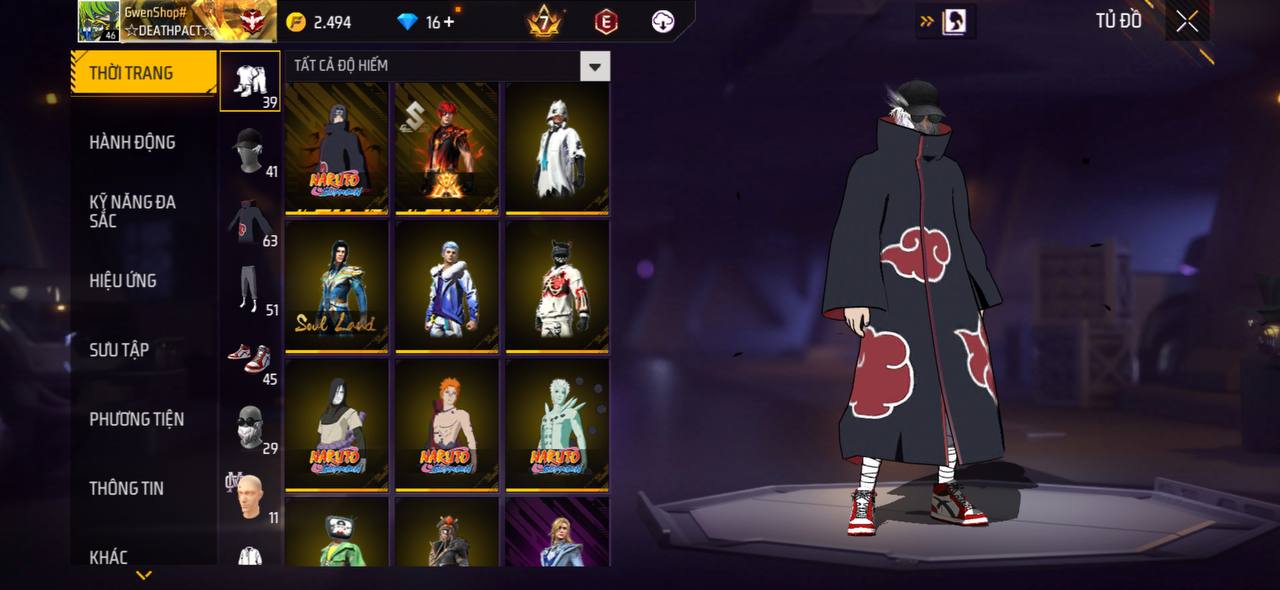Open the Tất Cả Độ Hiếm rarity dropdown
The height and width of the screenshot is (590, 1280).
(x=595, y=67)
